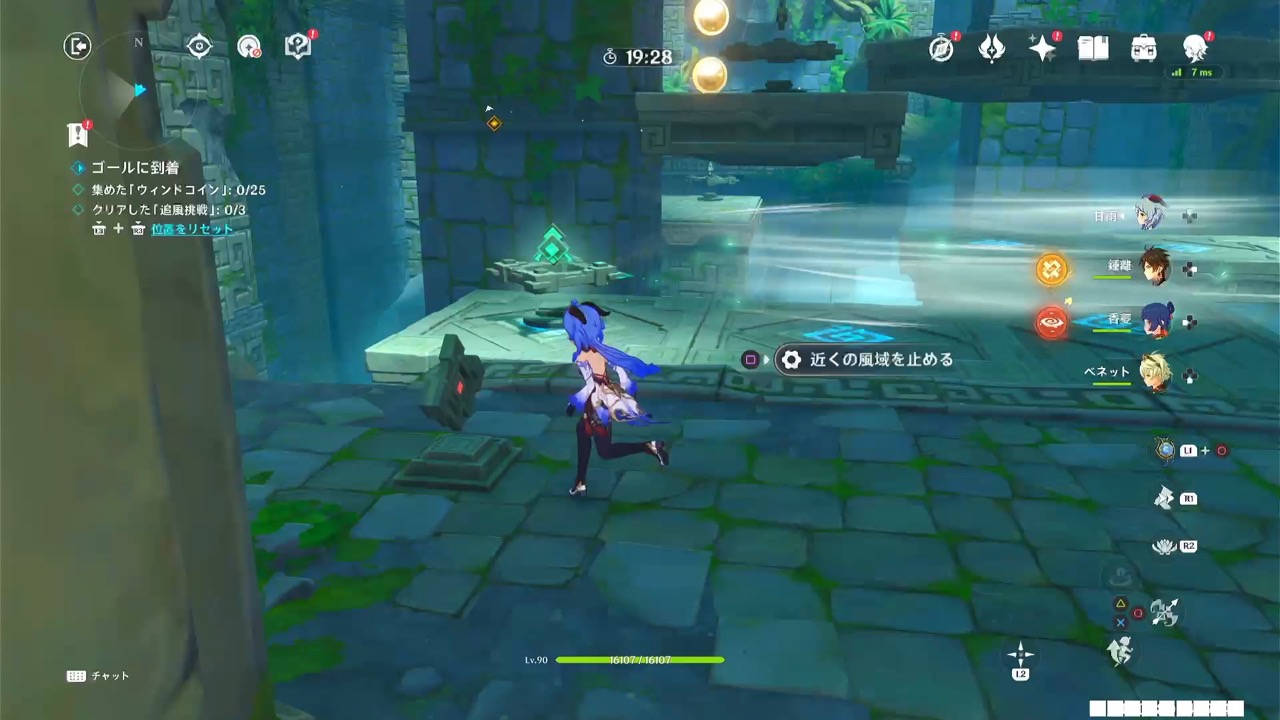Open the inventory bag icon
The width and height of the screenshot is (1280, 720).
(x=1143, y=47)
